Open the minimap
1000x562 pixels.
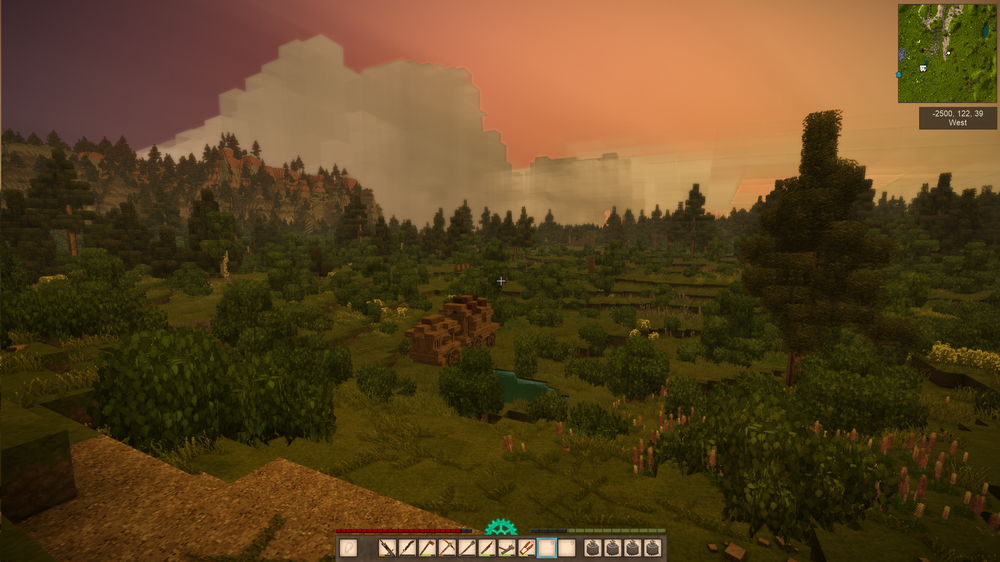[947, 53]
